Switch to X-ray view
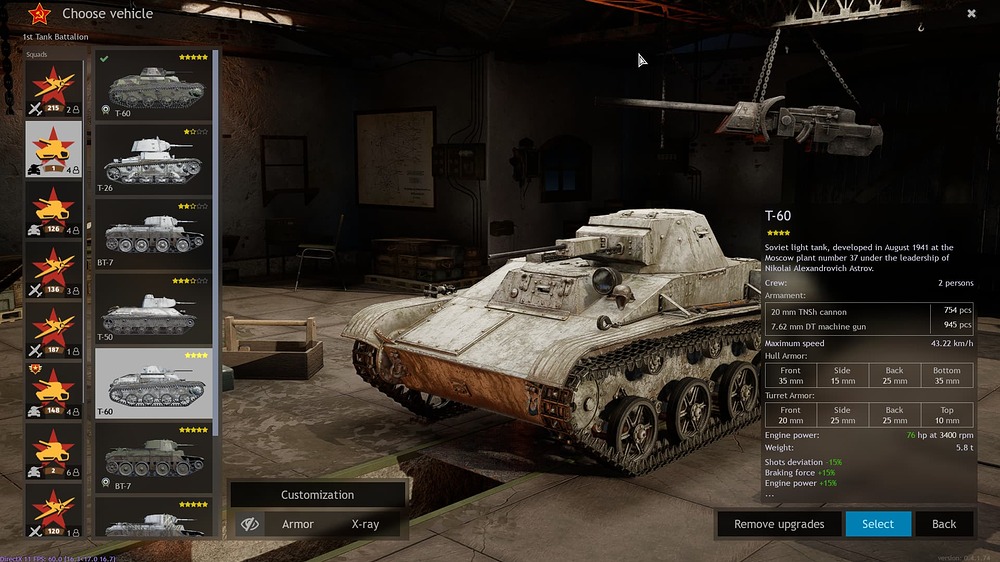The height and width of the screenshot is (562, 1000). [x=365, y=524]
